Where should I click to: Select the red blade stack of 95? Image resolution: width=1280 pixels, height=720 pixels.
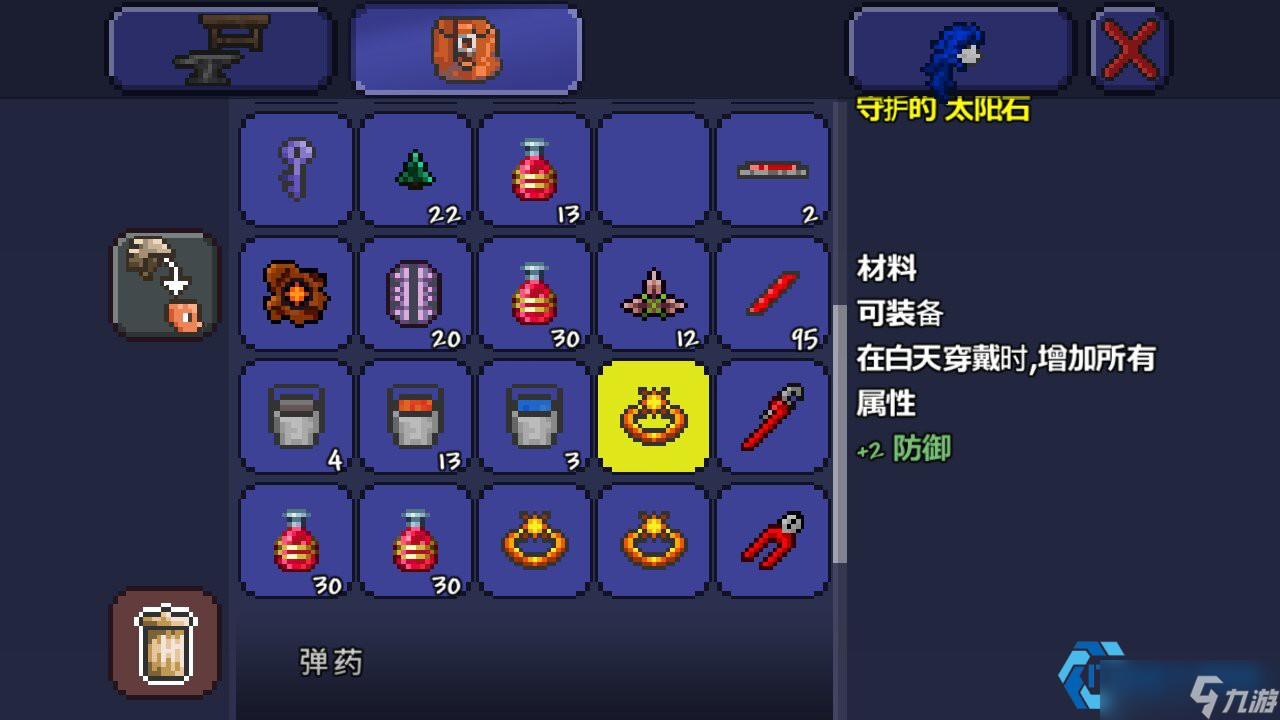(773, 292)
